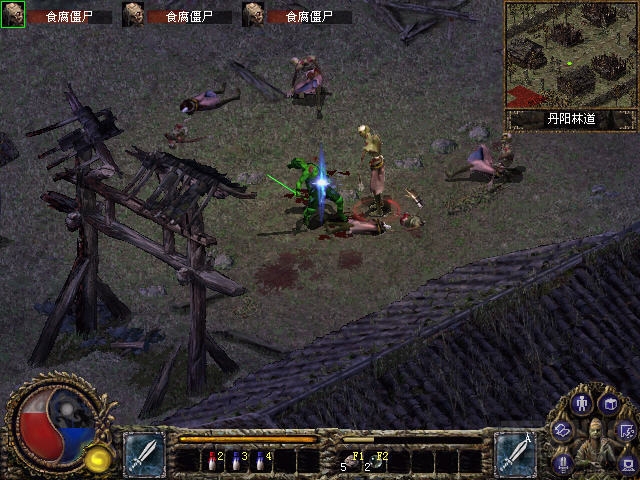640x480 pixels.
Task: Open the stairs-shaped icon button
Action: coord(628,431)
